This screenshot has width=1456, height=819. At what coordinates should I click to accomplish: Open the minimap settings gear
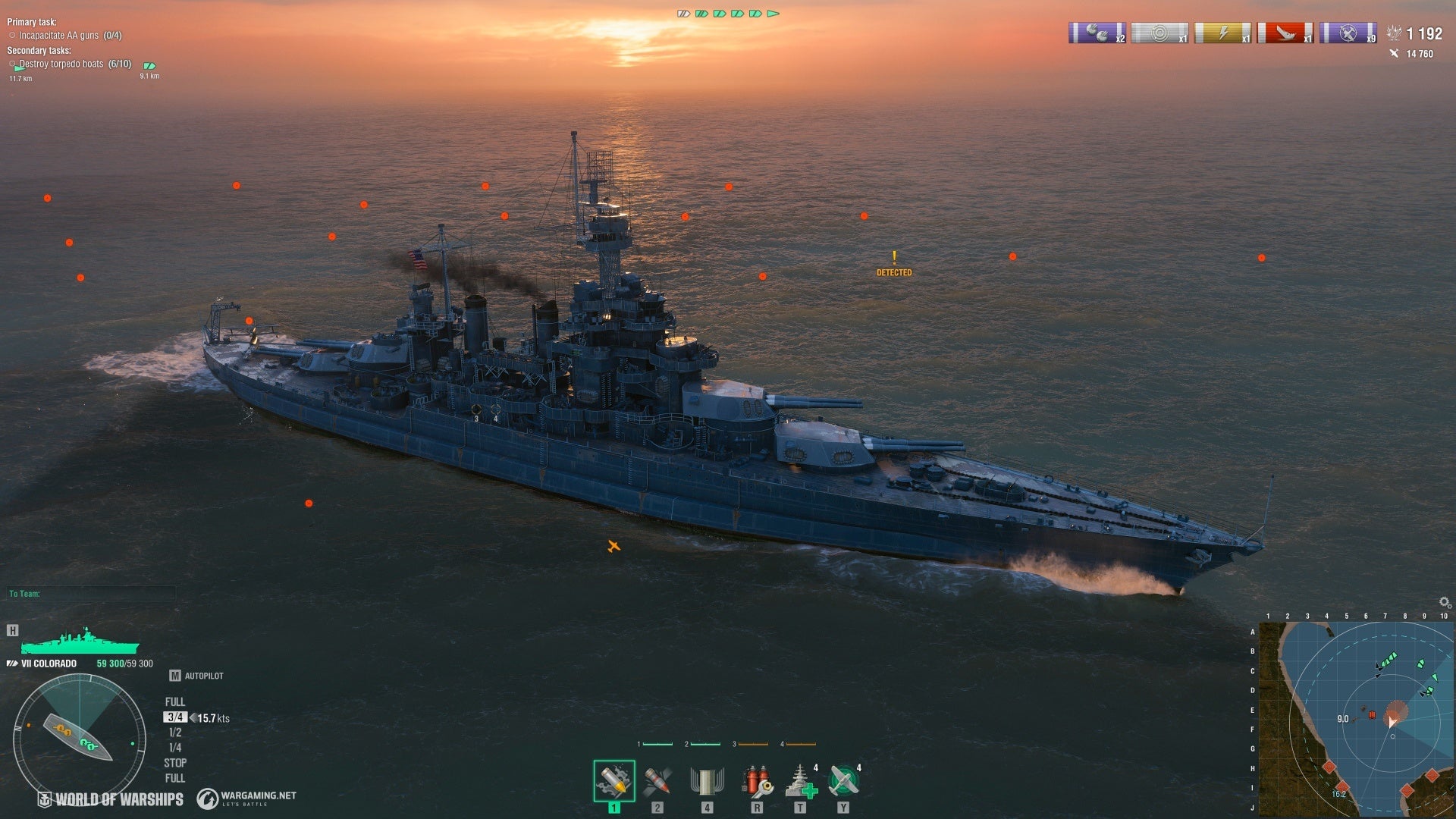(x=1445, y=603)
